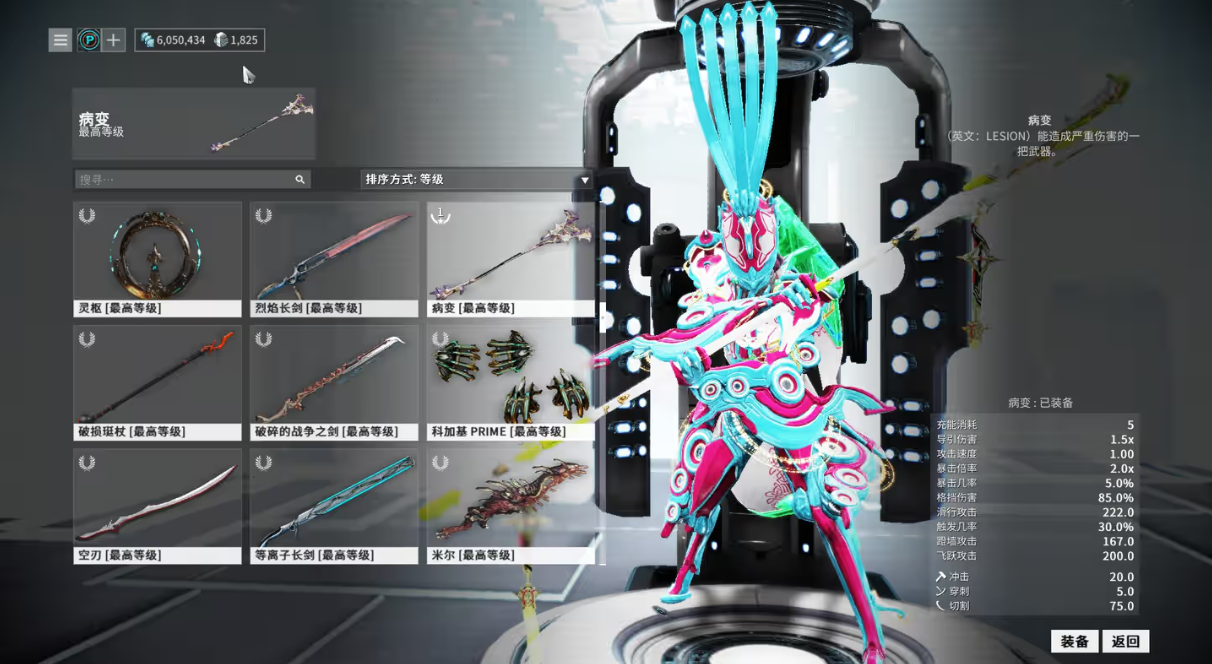Click the plus button to add platinum
Image resolution: width=1212 pixels, height=664 pixels.
[x=114, y=40]
